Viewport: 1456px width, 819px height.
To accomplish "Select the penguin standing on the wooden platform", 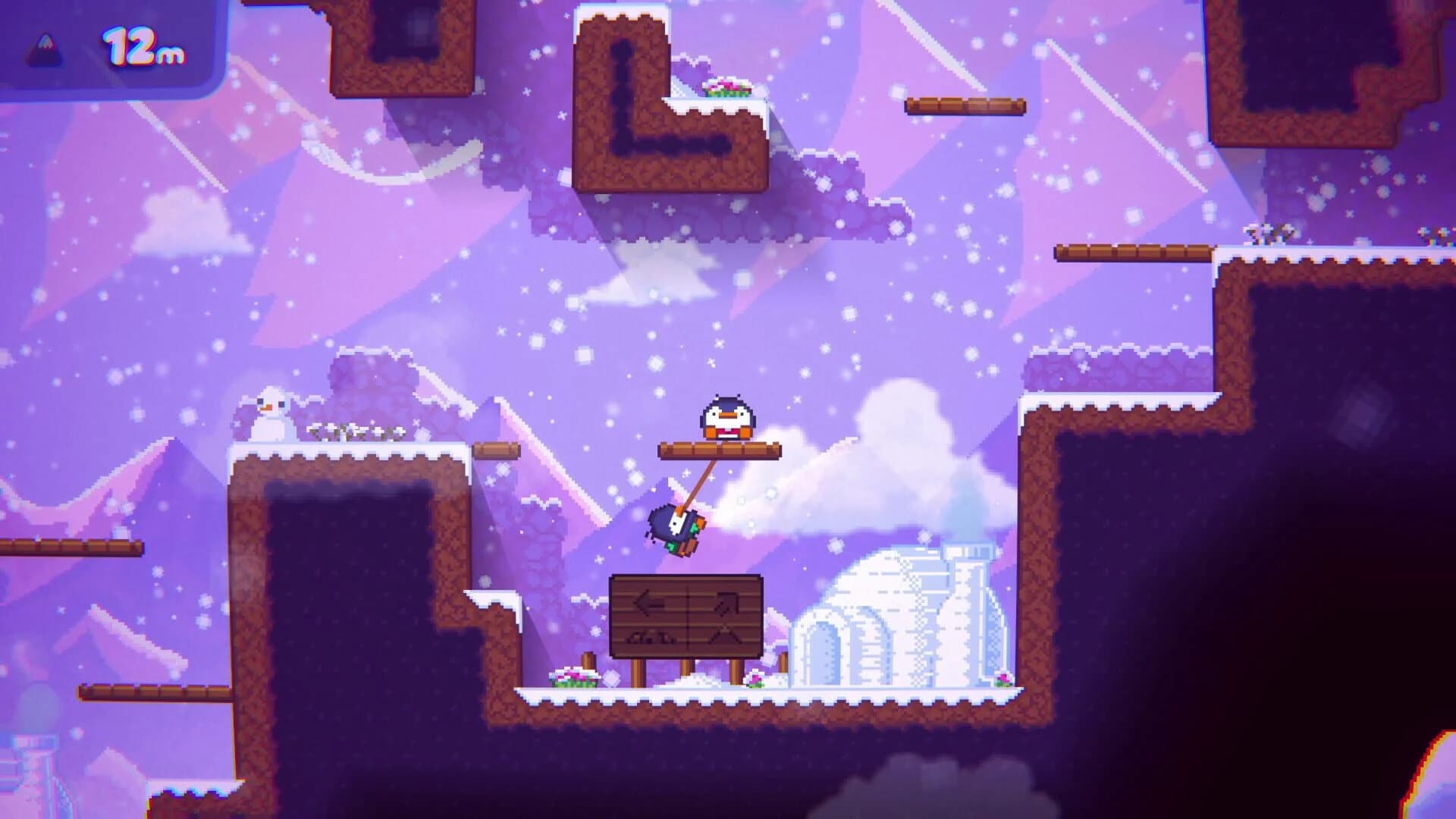I will point(726,416).
